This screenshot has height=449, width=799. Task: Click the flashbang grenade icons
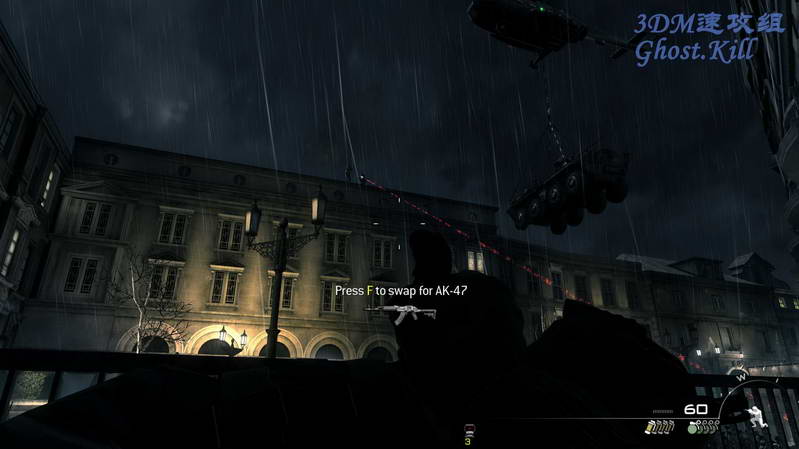coord(659,427)
